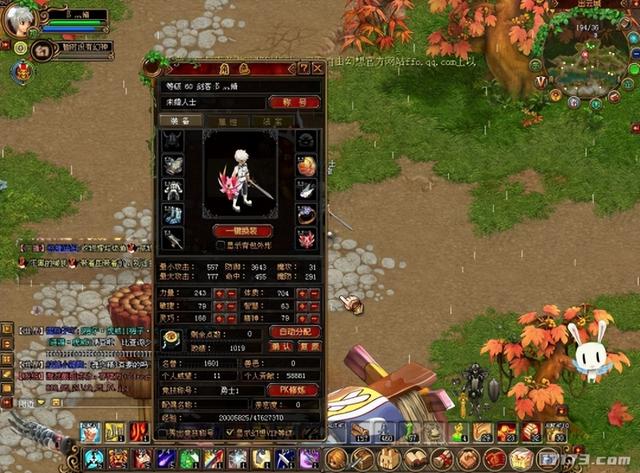The height and width of the screenshot is (473, 640).
Task: Select the ring equipment slot
Action: (x=306, y=215)
